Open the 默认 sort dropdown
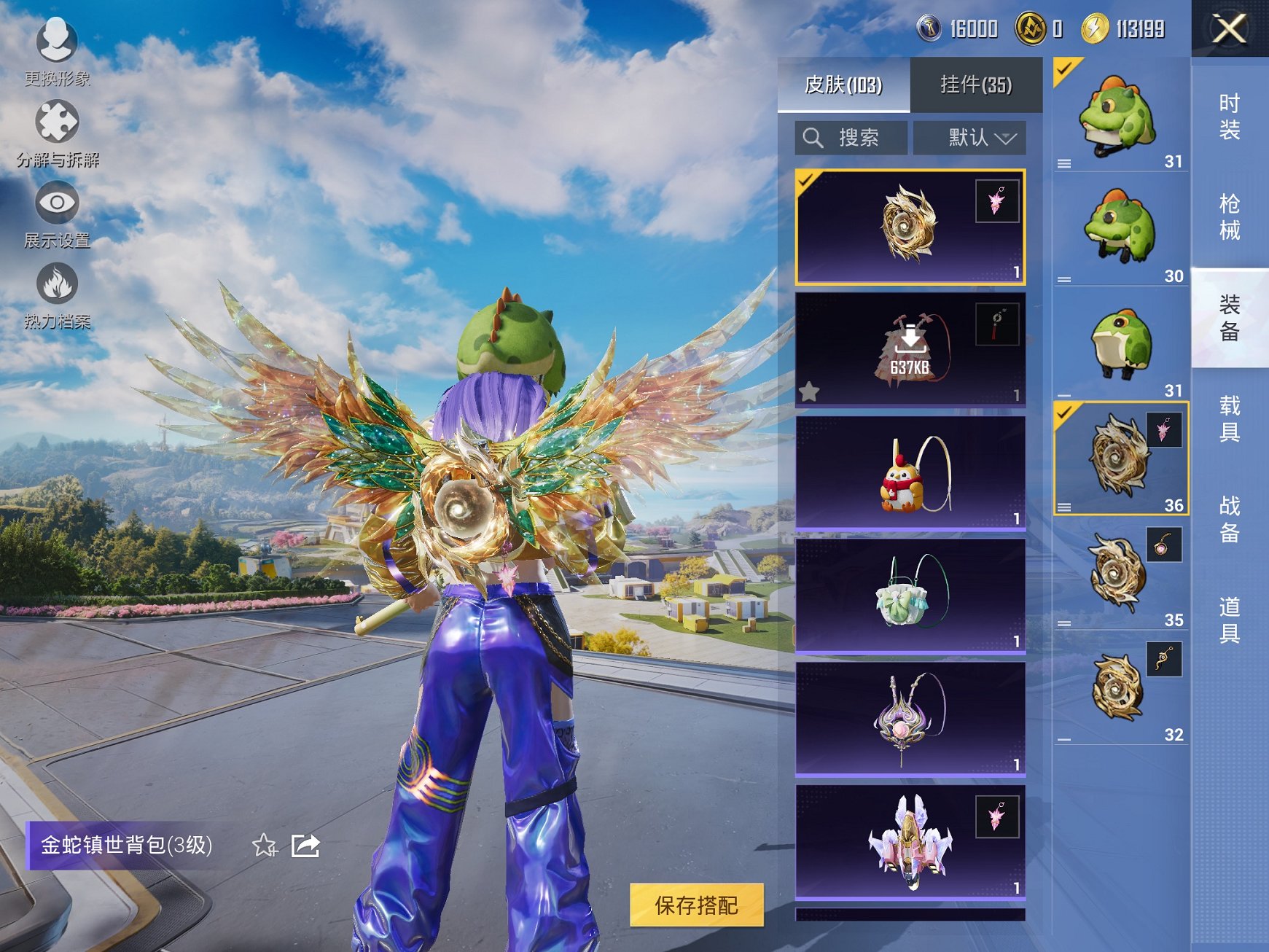Screen dimensions: 1269x952 [x=970, y=138]
